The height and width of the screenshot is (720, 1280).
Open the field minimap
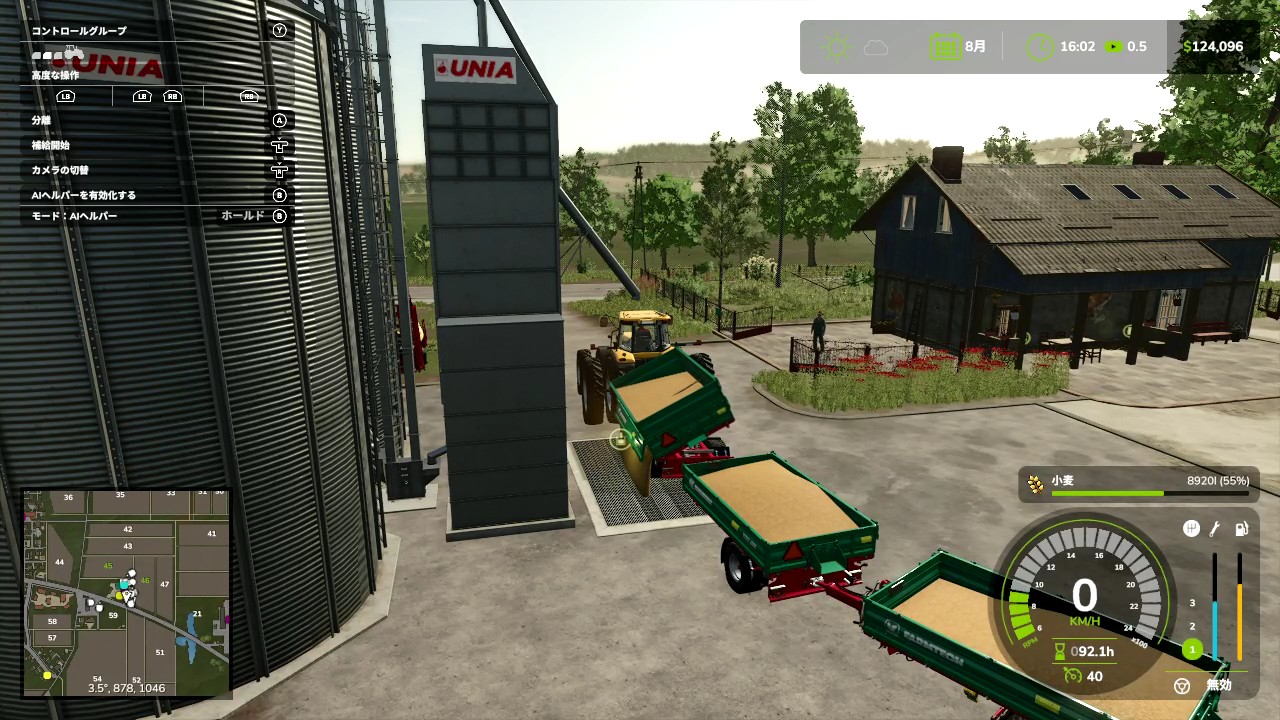click(x=127, y=592)
